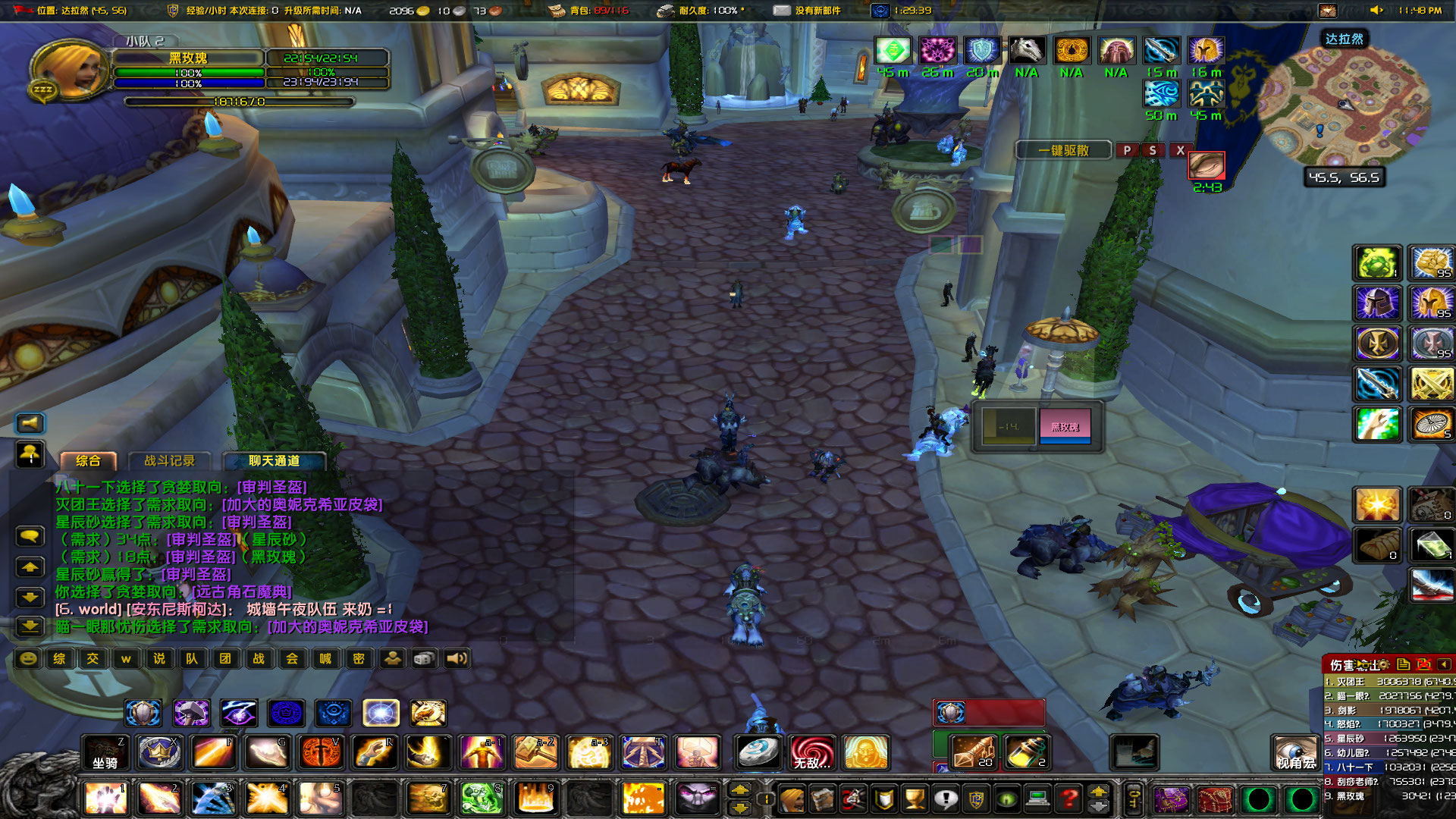The image size is (1456, 819).
Task: Open the 青包 backpack icon in the top bar
Action: click(x=557, y=11)
